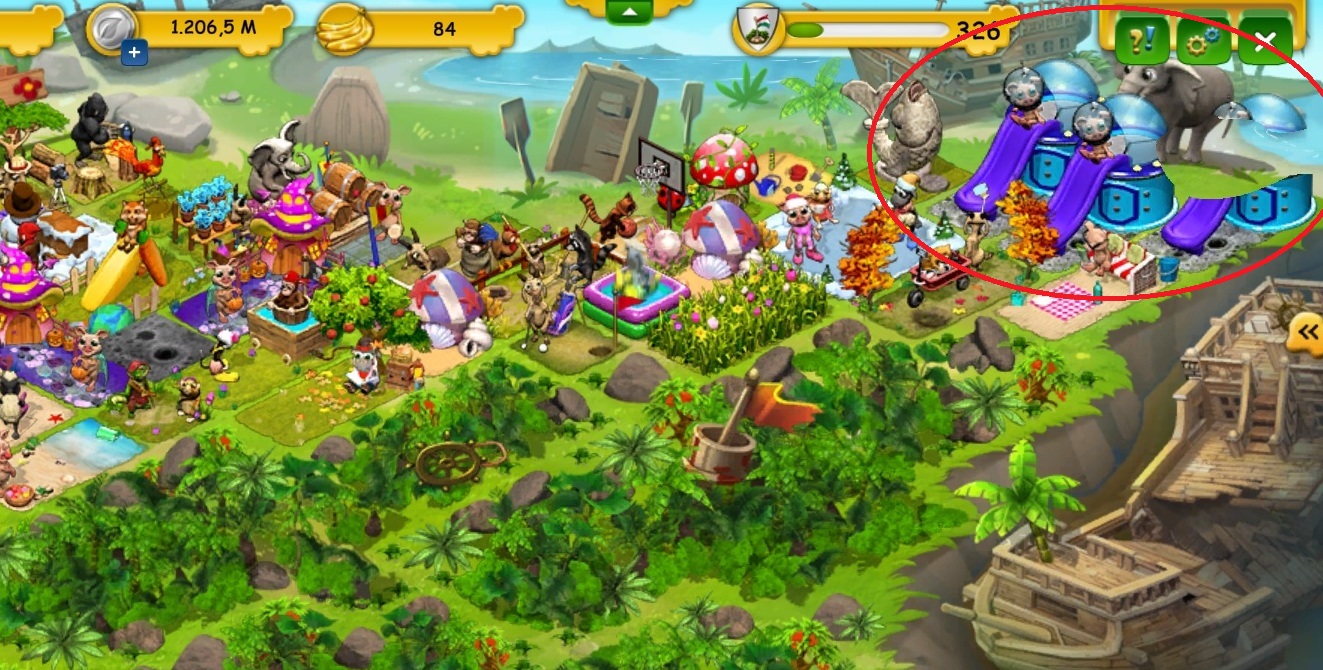Expand the top panel with green arrow
Viewport: 1323px width, 670px height.
point(628,11)
